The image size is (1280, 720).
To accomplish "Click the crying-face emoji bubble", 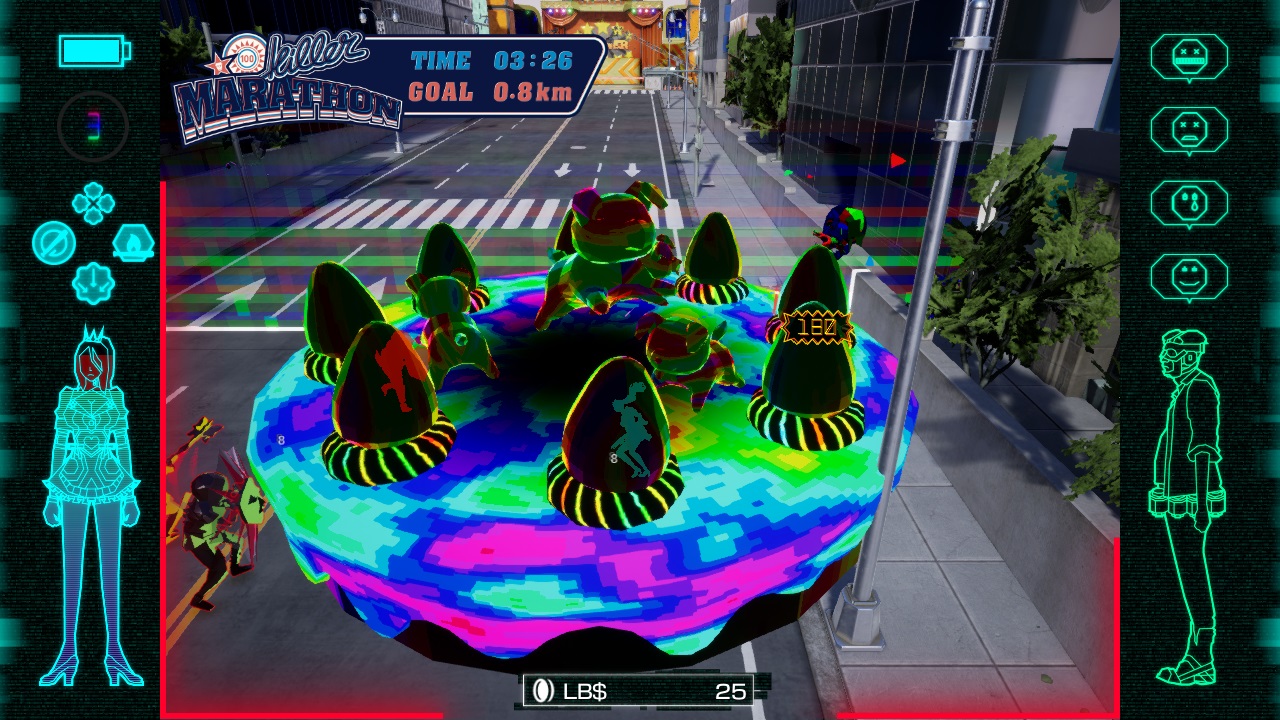I will click(x=1191, y=203).
